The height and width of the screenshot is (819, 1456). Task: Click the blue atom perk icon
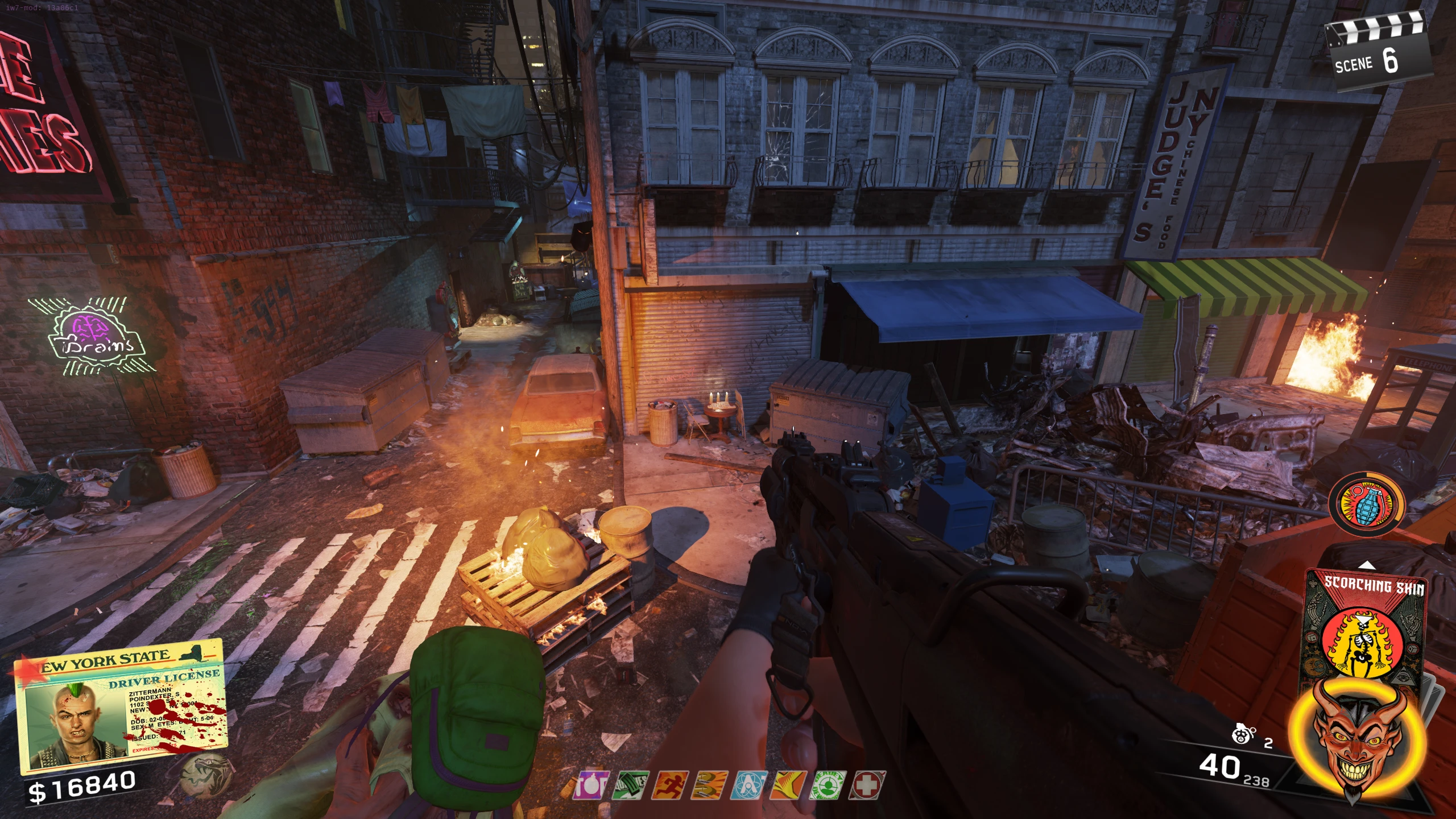click(x=749, y=786)
